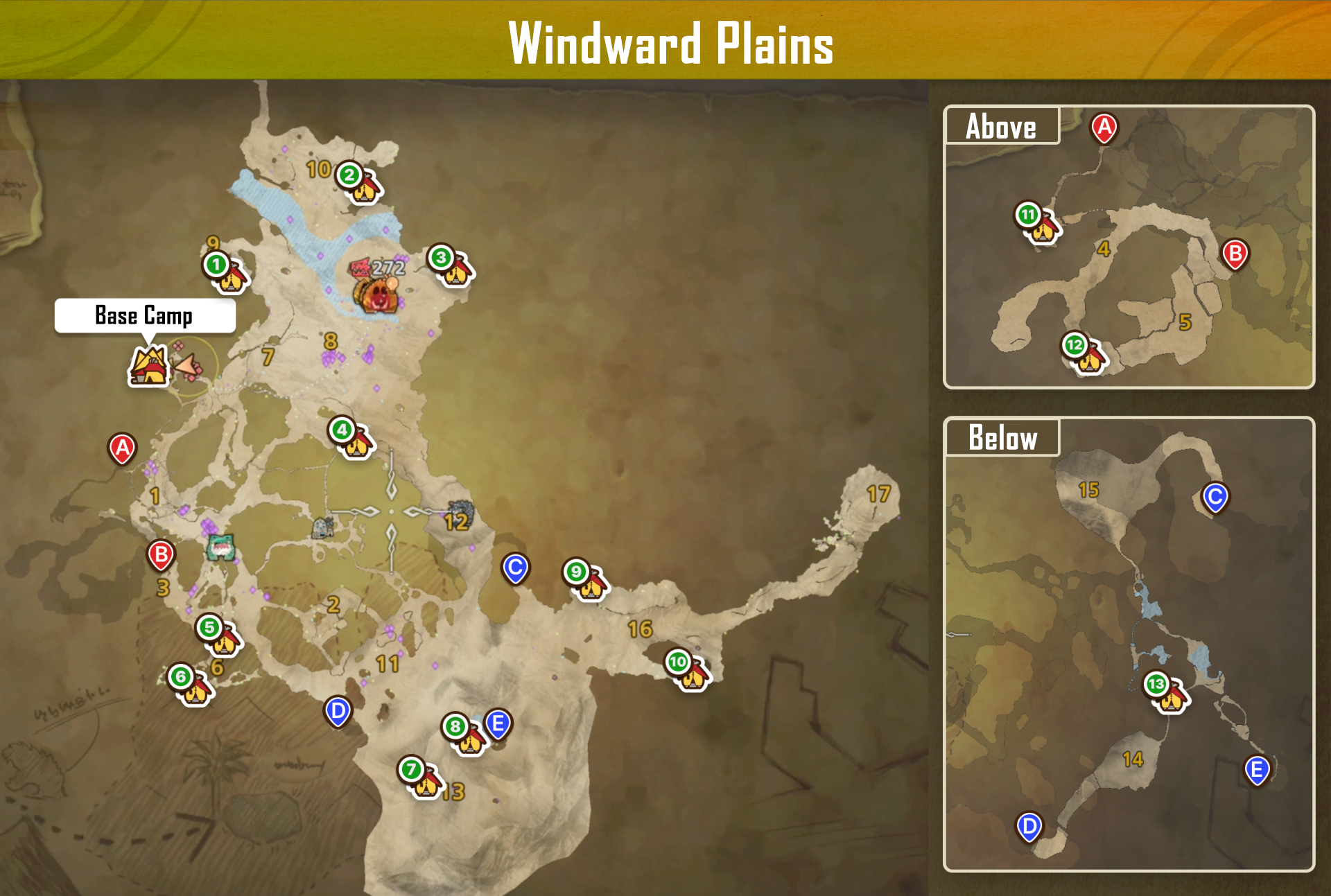The width and height of the screenshot is (1331, 896).
Task: Open campsite 4 in the map center
Action: click(352, 439)
